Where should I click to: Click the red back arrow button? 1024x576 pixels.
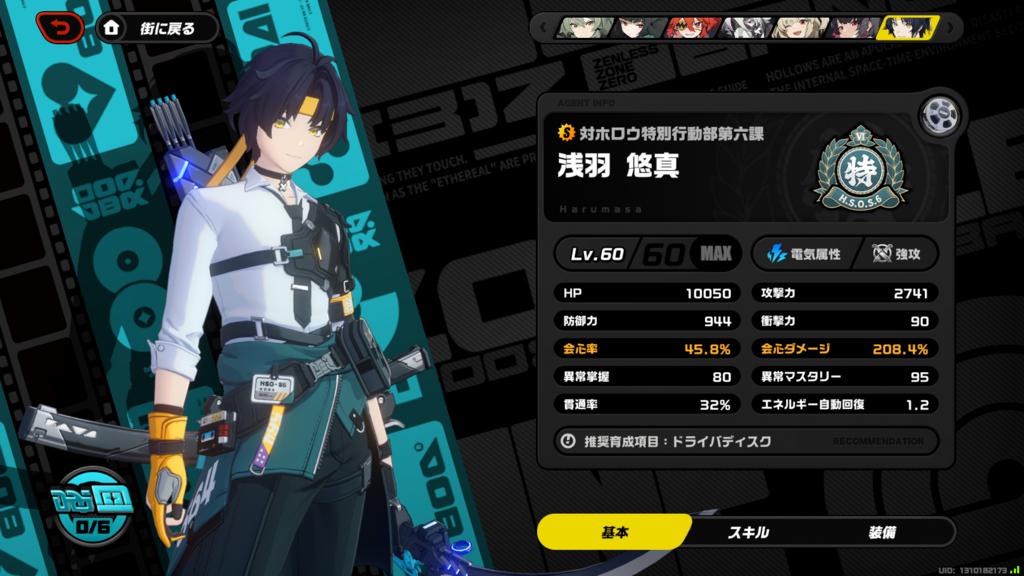point(60,28)
